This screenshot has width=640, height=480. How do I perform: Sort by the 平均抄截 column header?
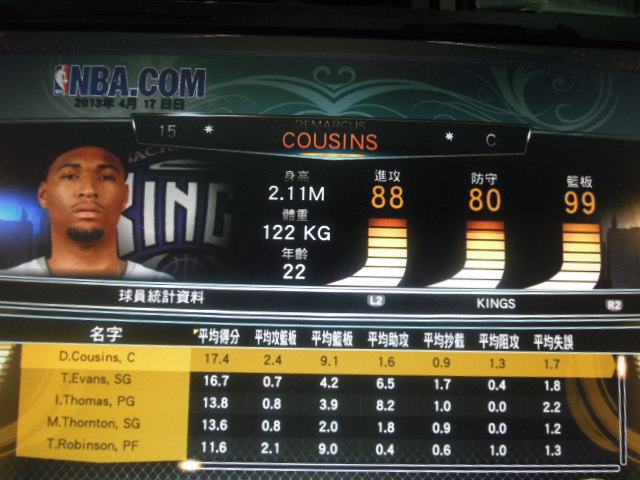(x=444, y=338)
